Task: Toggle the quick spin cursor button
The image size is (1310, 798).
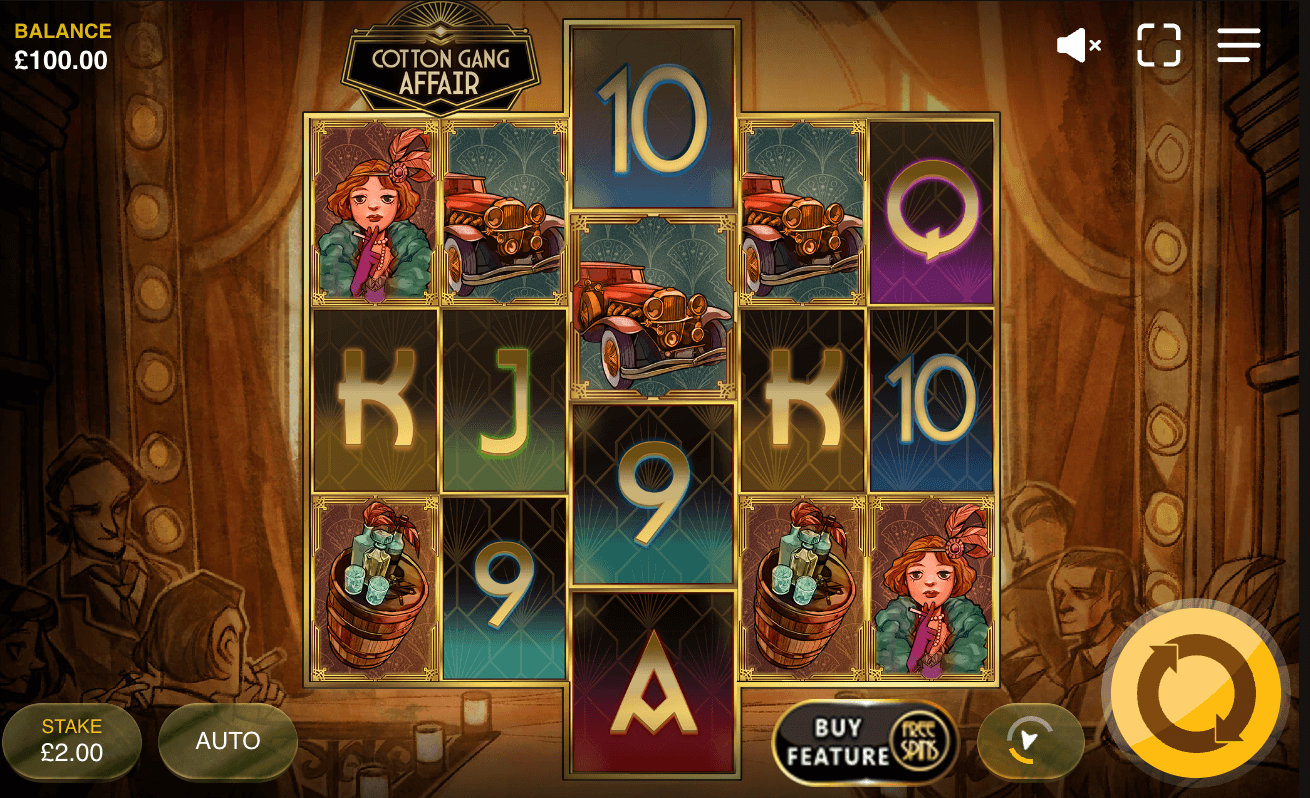Action: 1030,741
